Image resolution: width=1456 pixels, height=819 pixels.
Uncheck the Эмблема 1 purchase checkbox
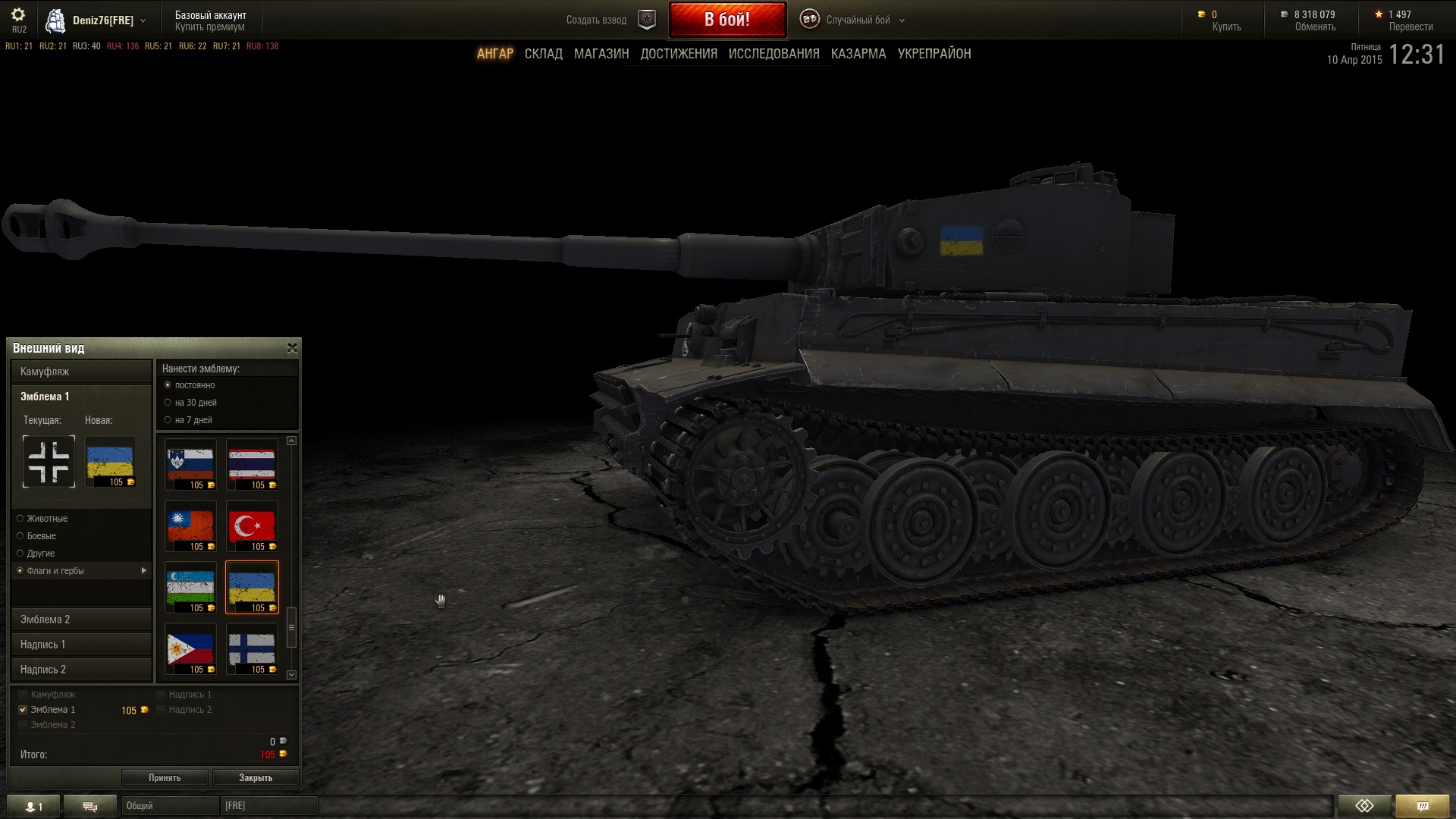click(x=23, y=710)
